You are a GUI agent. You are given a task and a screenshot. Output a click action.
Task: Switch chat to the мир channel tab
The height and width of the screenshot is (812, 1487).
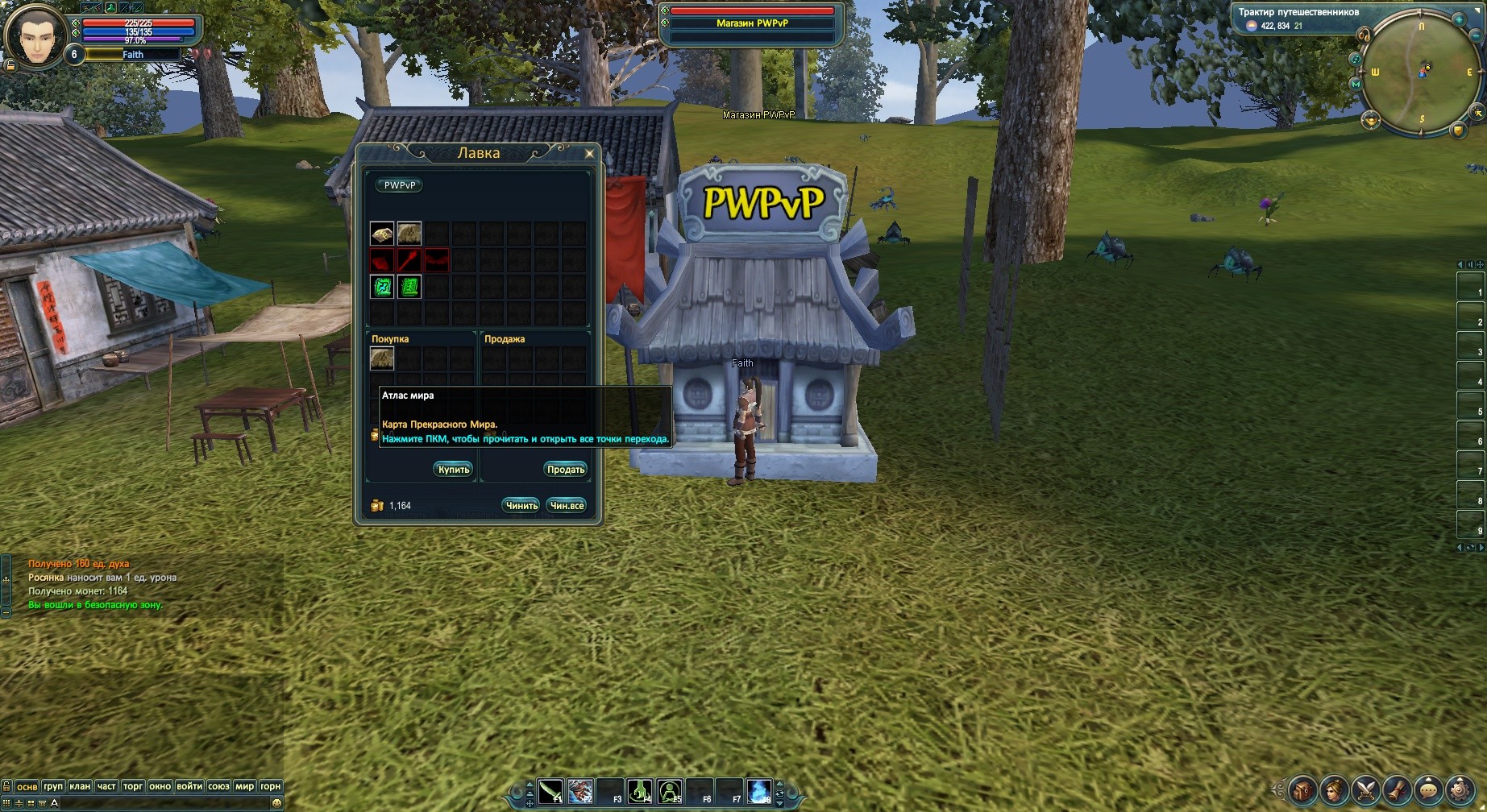click(244, 786)
